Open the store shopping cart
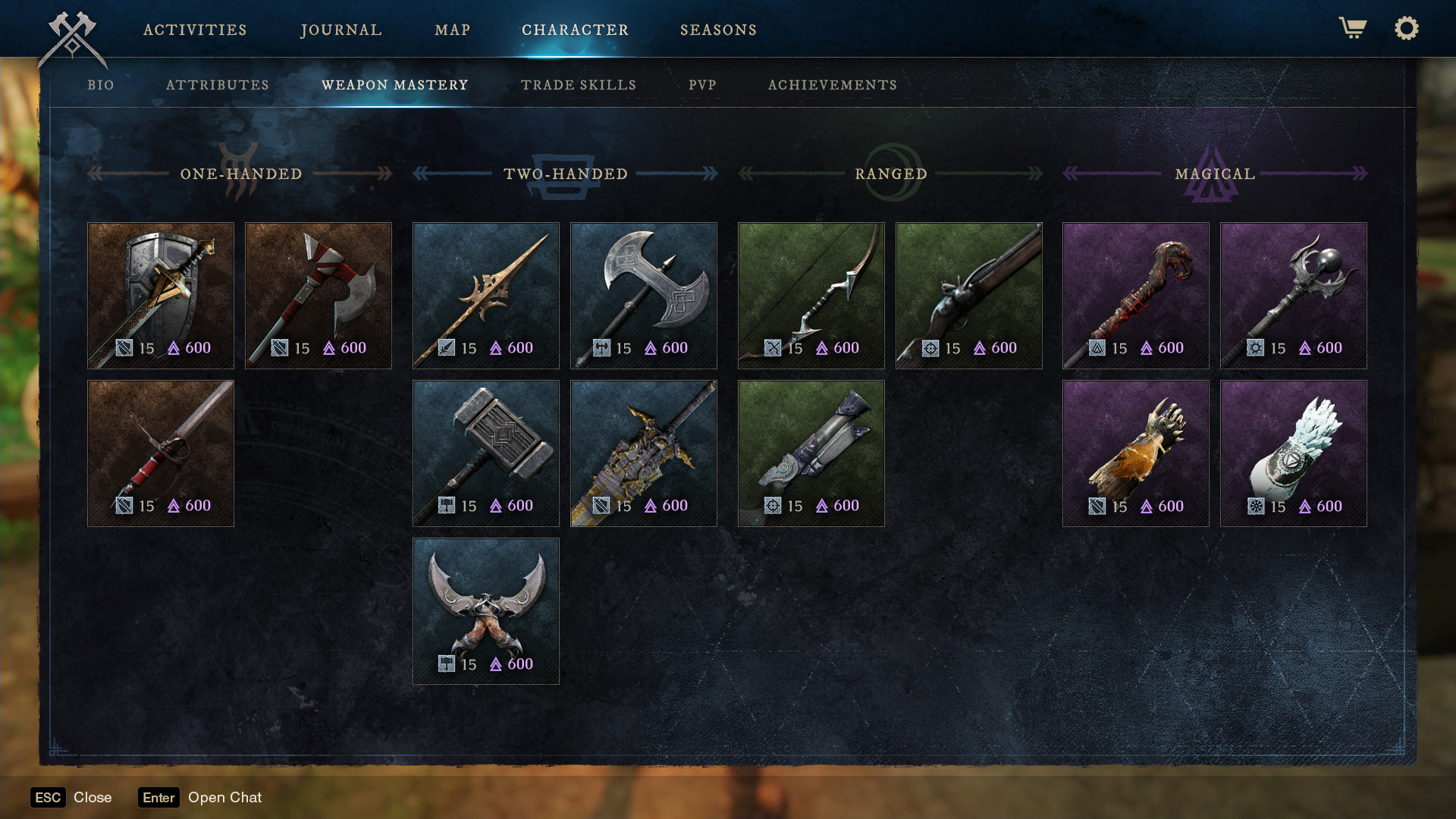 click(x=1352, y=29)
